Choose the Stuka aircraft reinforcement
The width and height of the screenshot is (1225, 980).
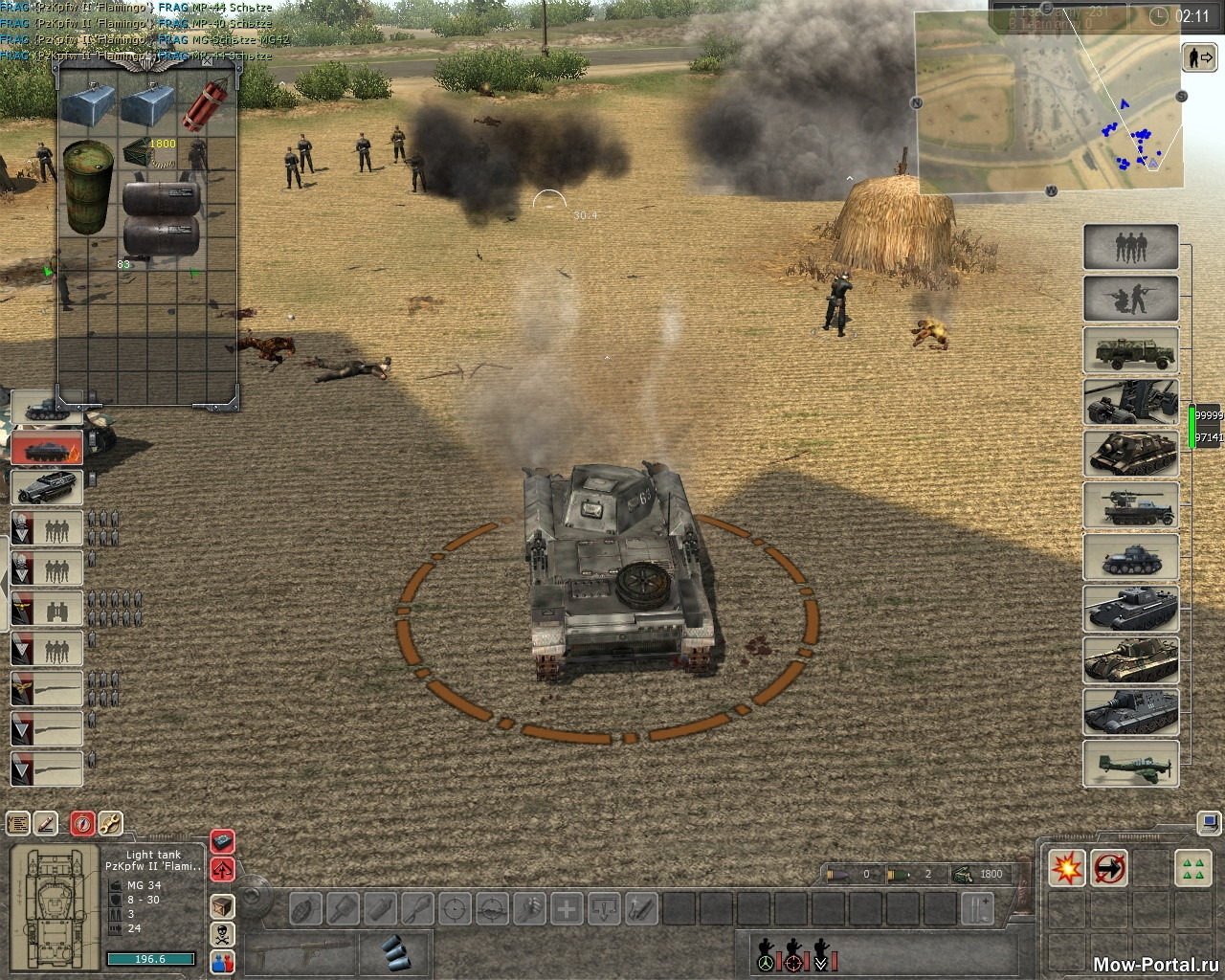tap(1130, 765)
